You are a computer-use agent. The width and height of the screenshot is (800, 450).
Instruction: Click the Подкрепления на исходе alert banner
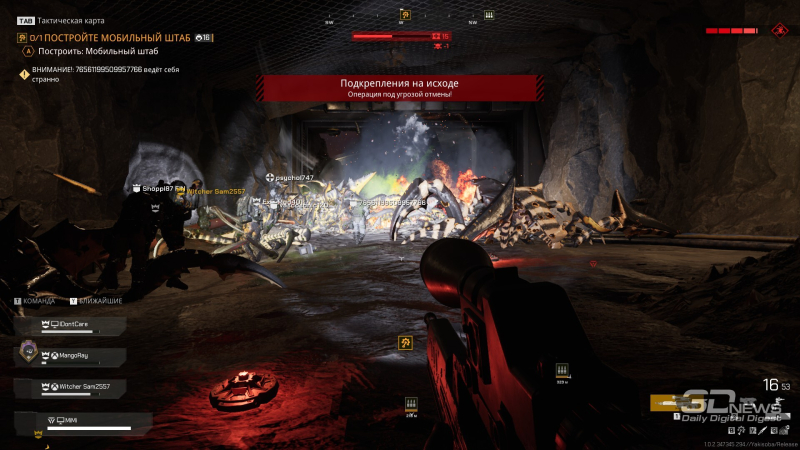point(400,88)
